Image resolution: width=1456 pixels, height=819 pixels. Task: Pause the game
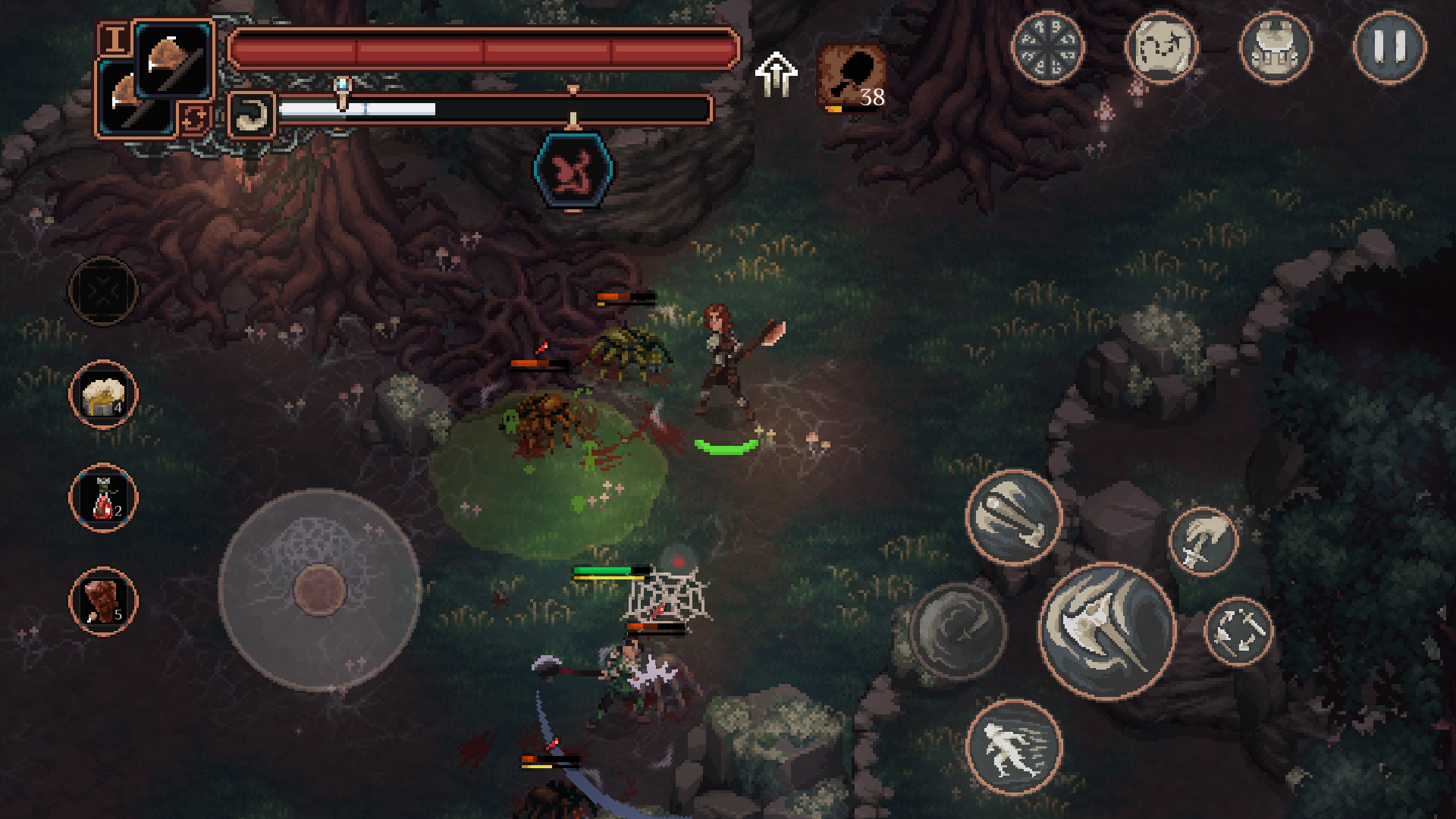[x=1389, y=47]
